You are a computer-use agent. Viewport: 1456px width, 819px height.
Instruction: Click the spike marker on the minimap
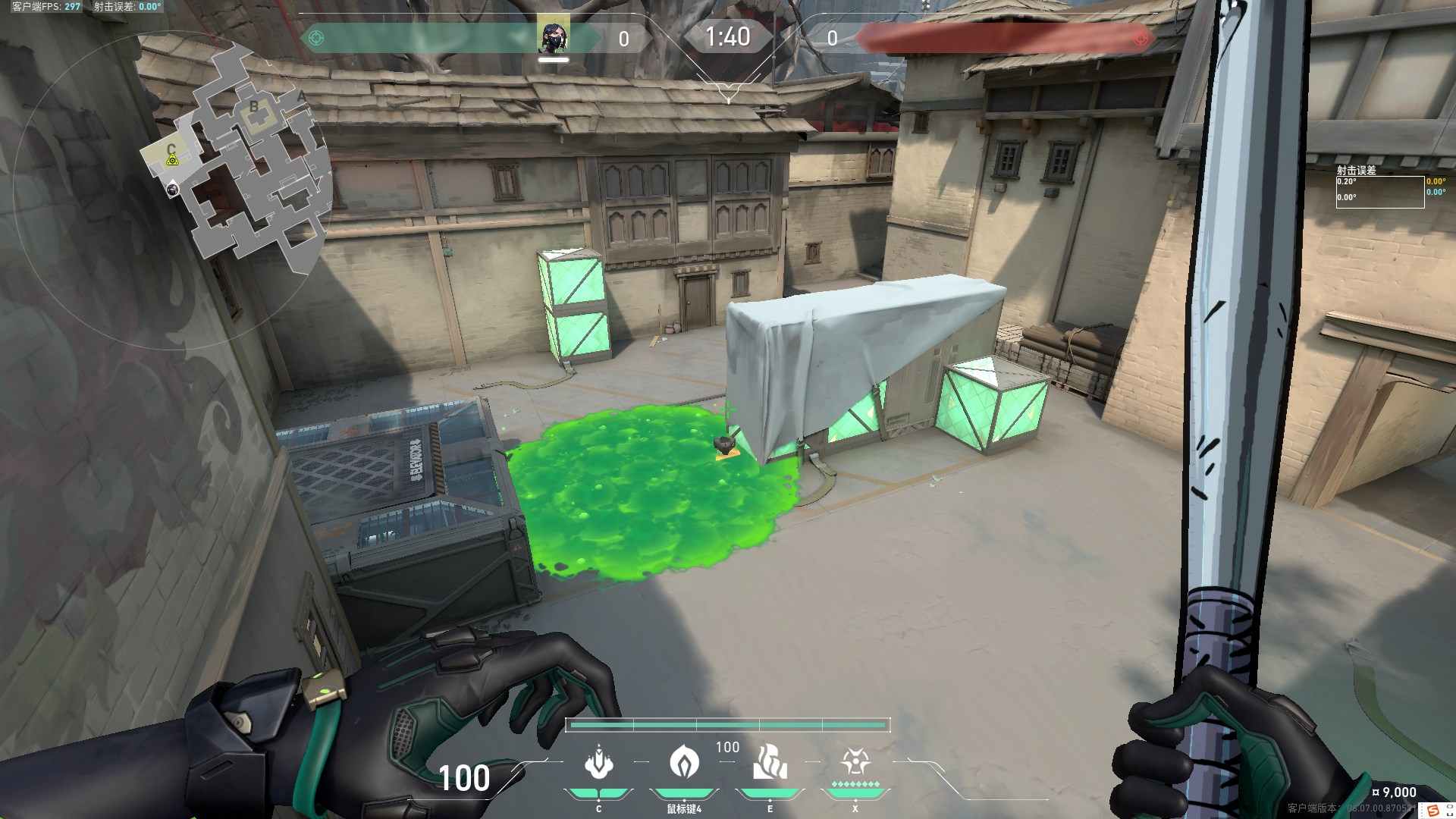(x=173, y=159)
